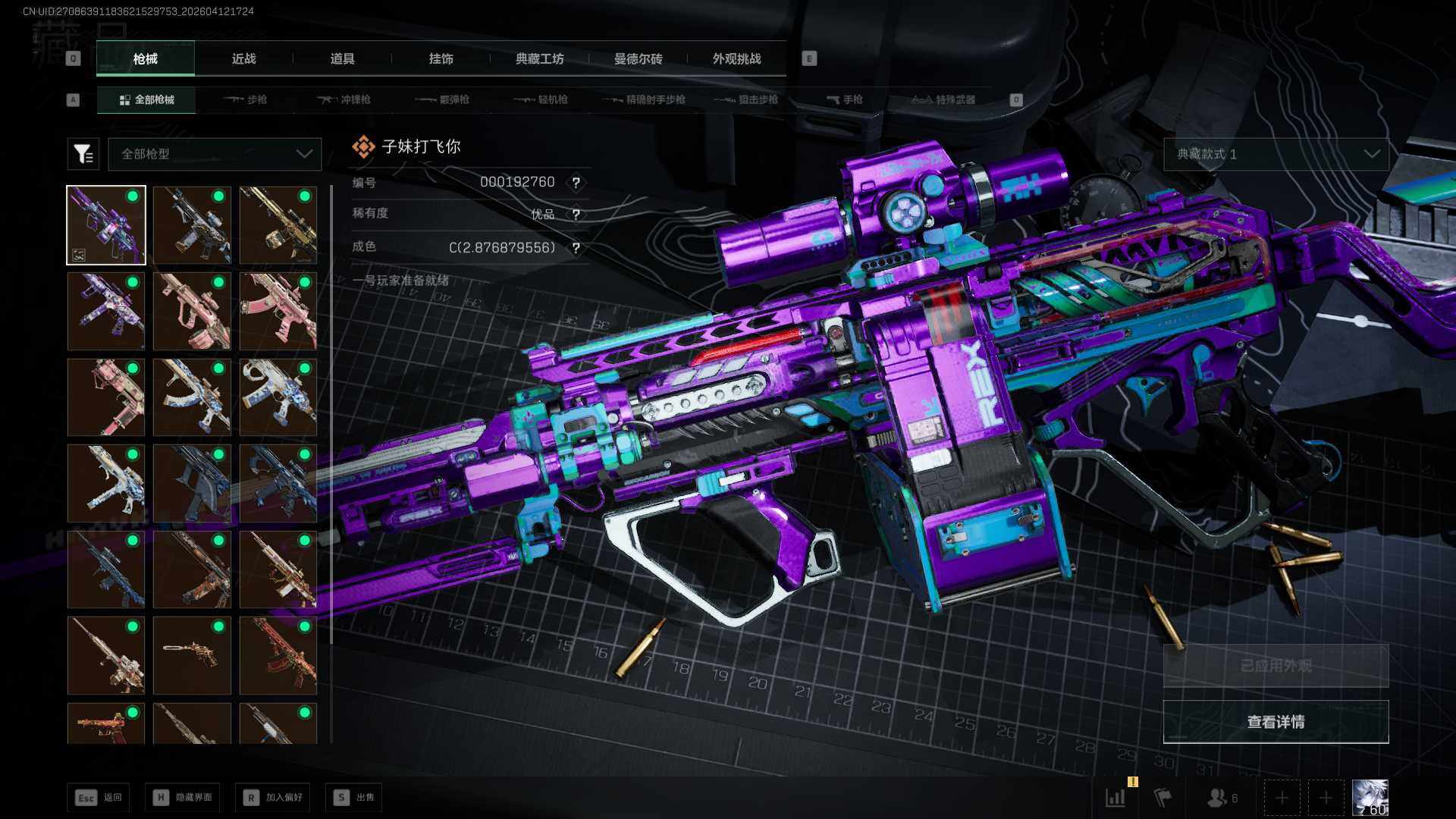Screen dimensions: 1456x819
Task: Open the 全部枪型 dropdown
Action: click(215, 154)
